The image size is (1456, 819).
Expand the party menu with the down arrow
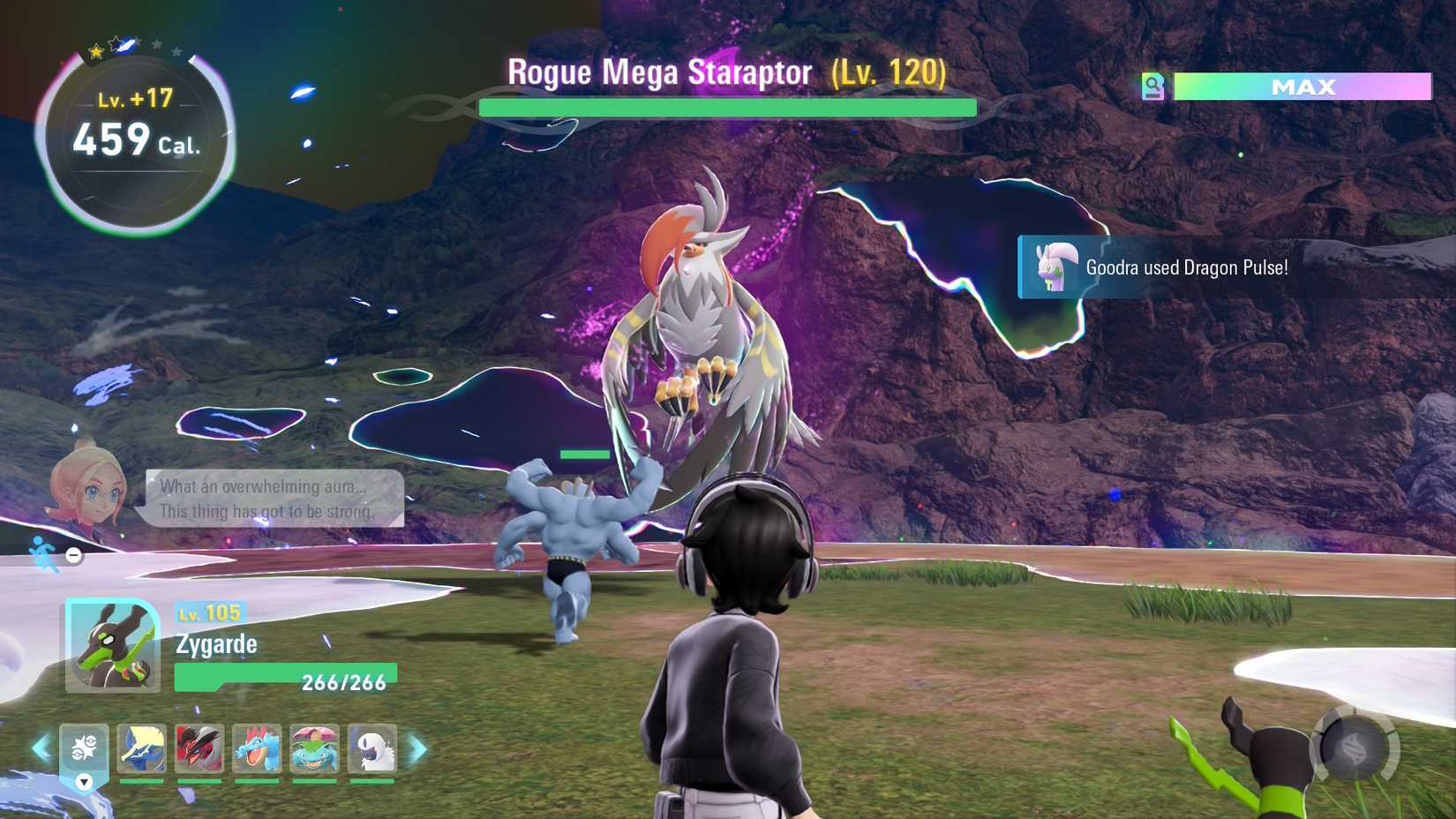tap(82, 782)
